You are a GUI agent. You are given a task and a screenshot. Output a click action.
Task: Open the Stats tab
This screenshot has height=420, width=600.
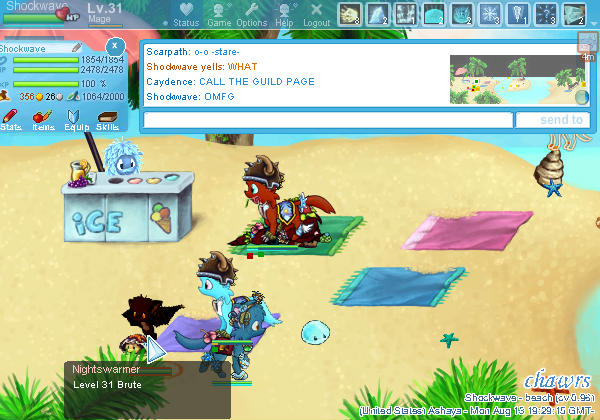(12, 120)
